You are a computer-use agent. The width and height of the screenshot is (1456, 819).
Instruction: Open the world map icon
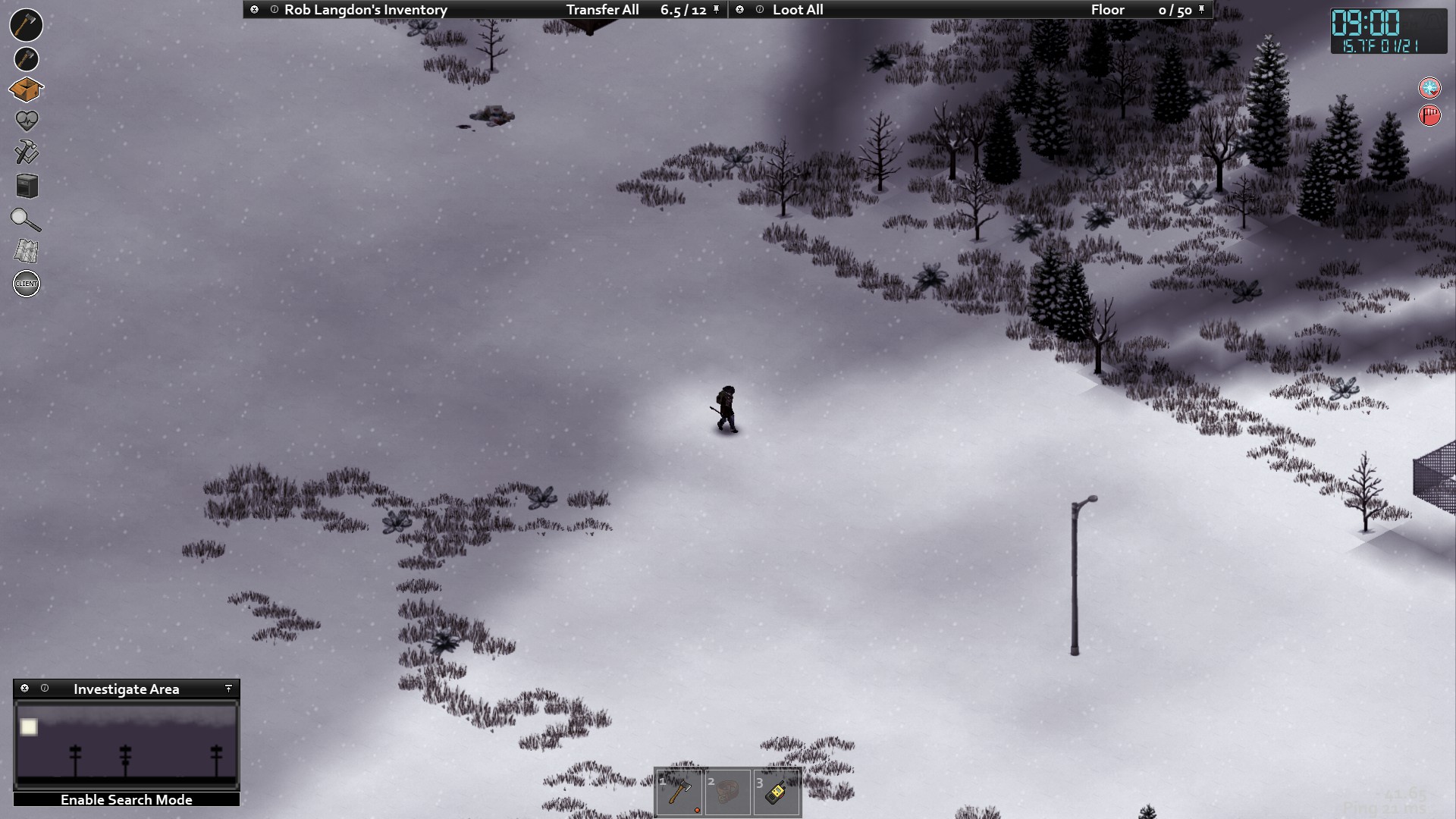click(x=27, y=251)
